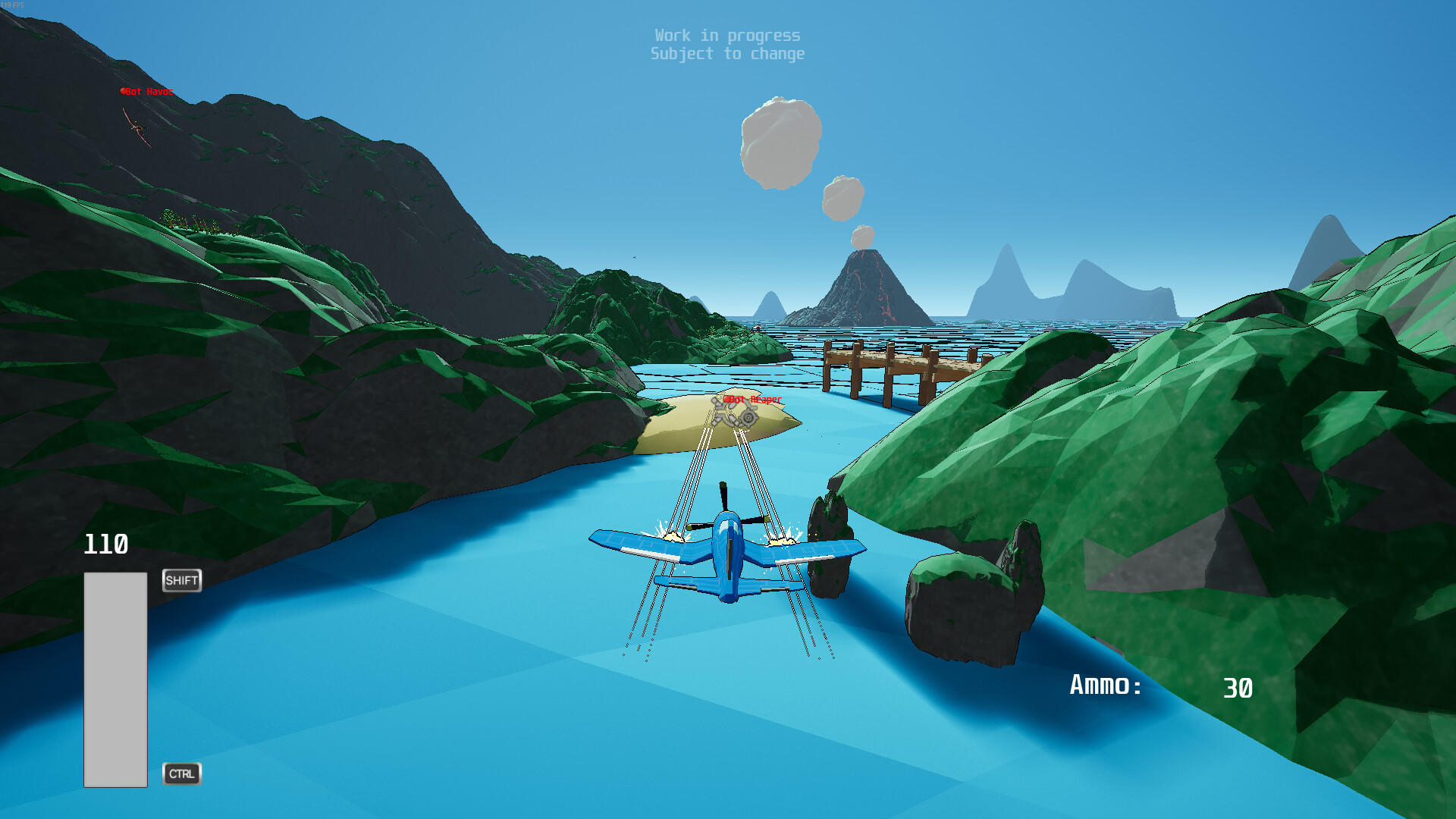Select the Bot Reaper name label

pyautogui.click(x=756, y=400)
